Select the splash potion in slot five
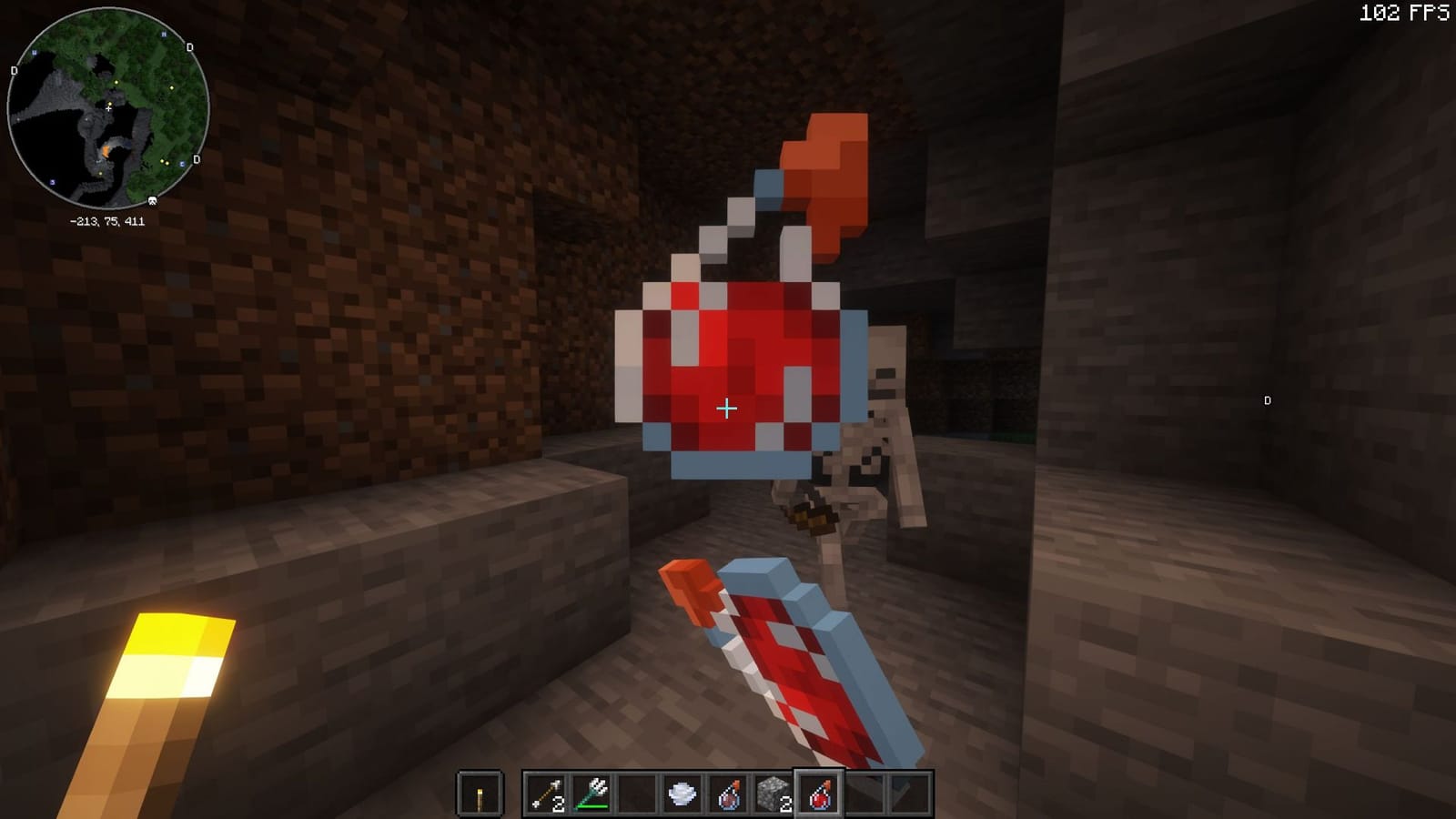Screen dimensions: 1456x819 click(x=729, y=792)
